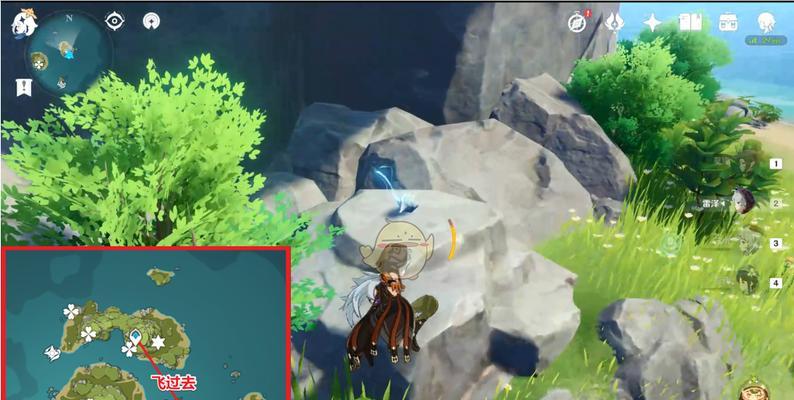Open the Battle Pass star icon
This screenshot has height=400, width=794.
click(x=652, y=21)
